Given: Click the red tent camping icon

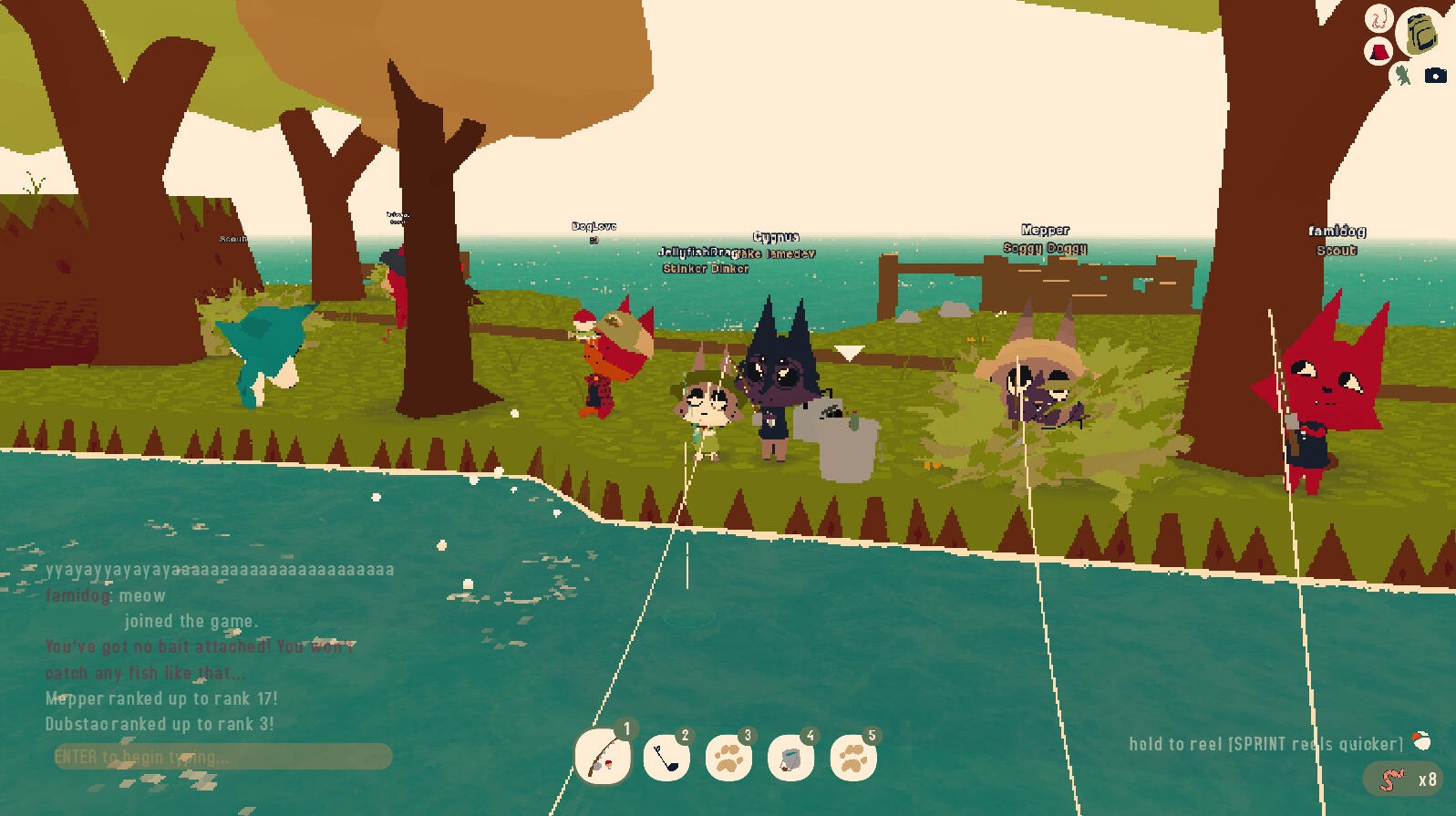Looking at the screenshot, I should point(1378,53).
